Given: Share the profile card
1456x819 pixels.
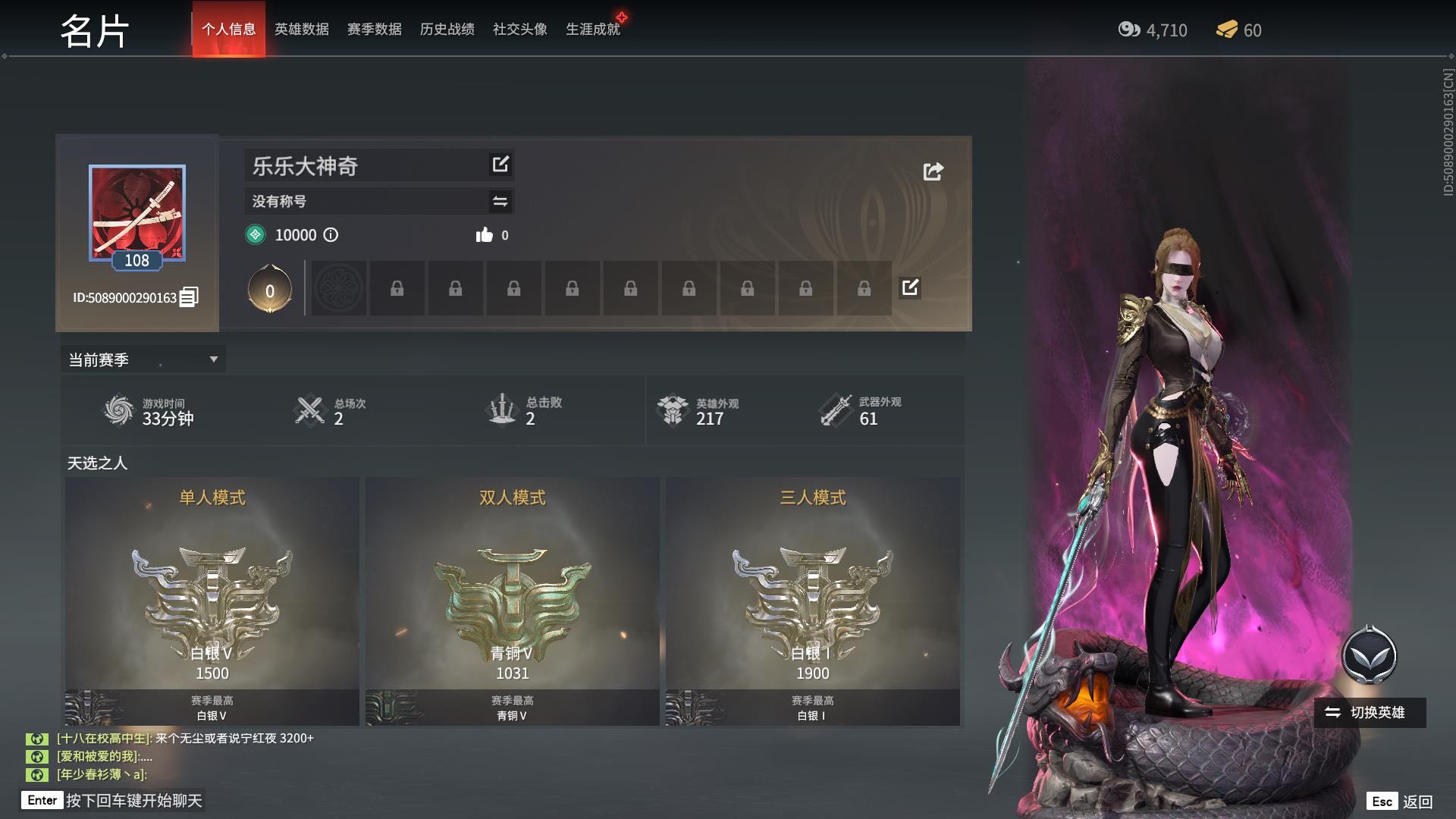Looking at the screenshot, I should pyautogui.click(x=933, y=171).
